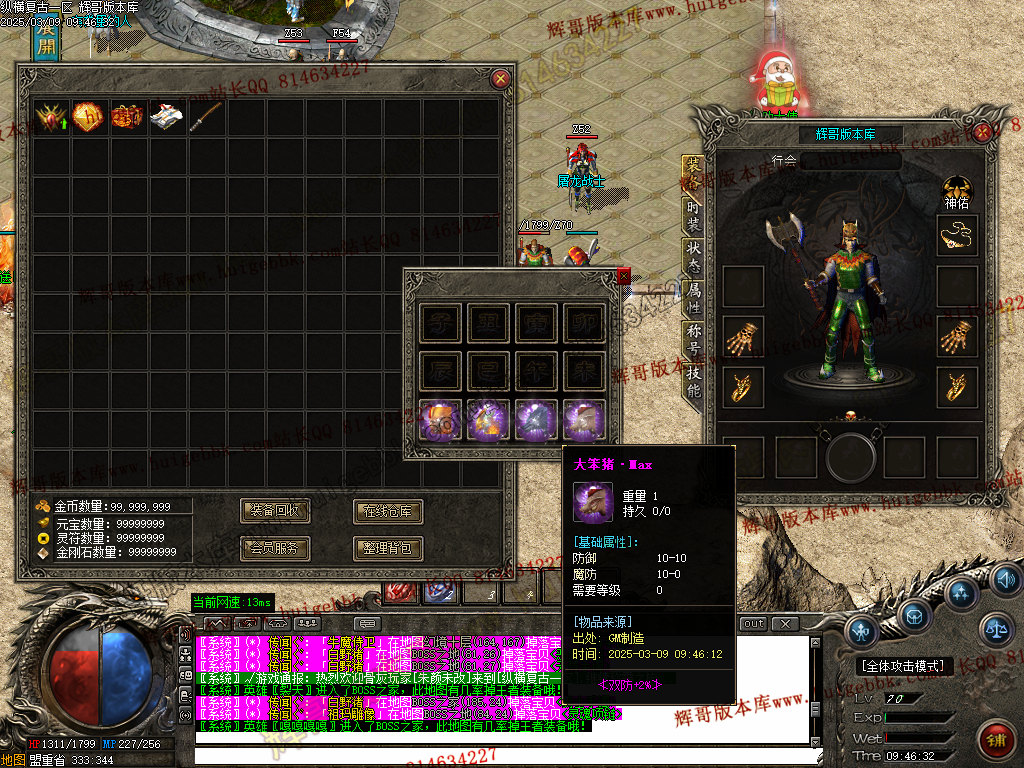This screenshot has width=1024, height=768.
Task: Click the 全体攻击模式 attack mode label
Action: pyautogui.click(x=906, y=666)
